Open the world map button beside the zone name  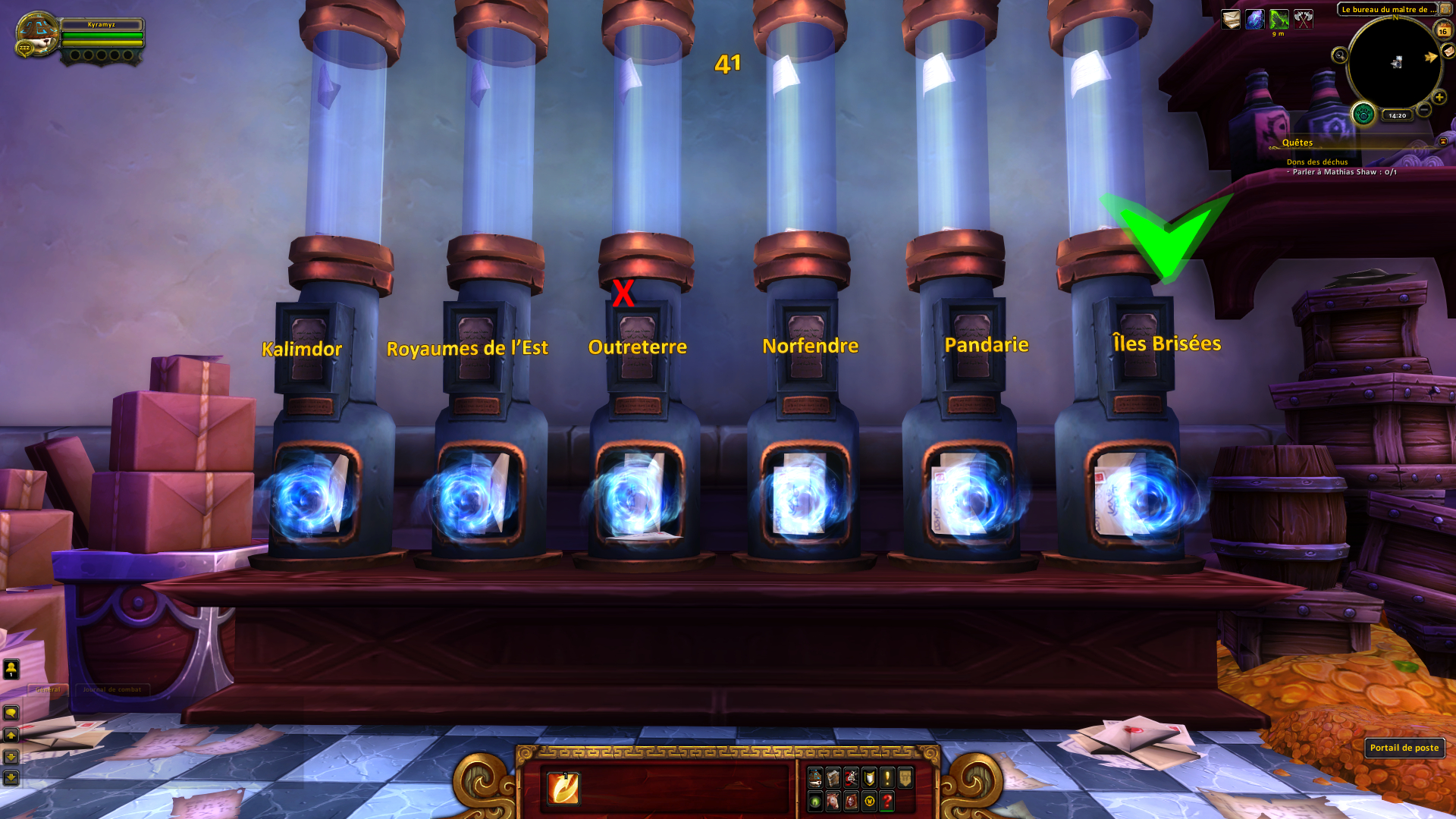1445,9
